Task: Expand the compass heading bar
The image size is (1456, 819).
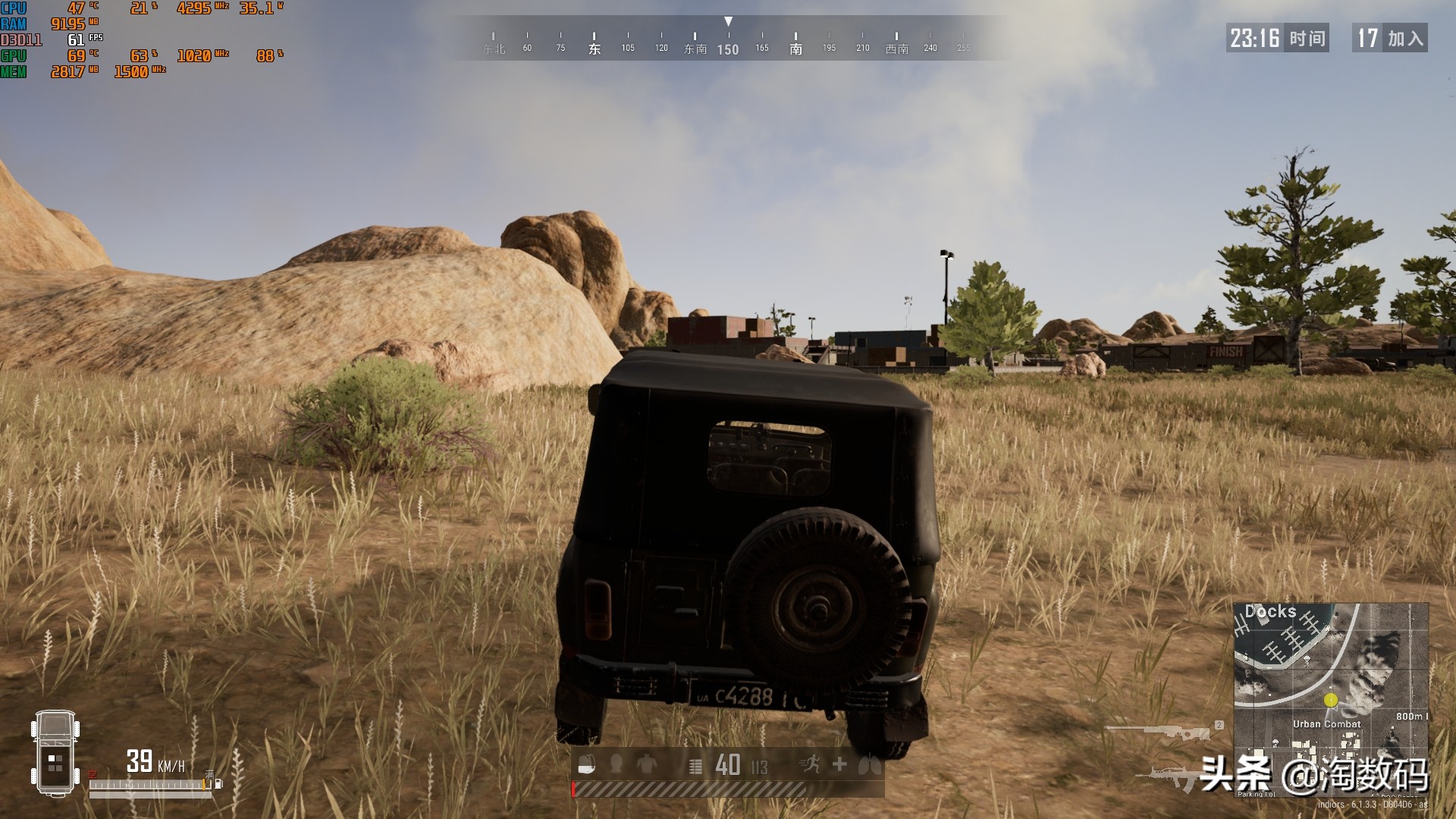Action: (728, 42)
